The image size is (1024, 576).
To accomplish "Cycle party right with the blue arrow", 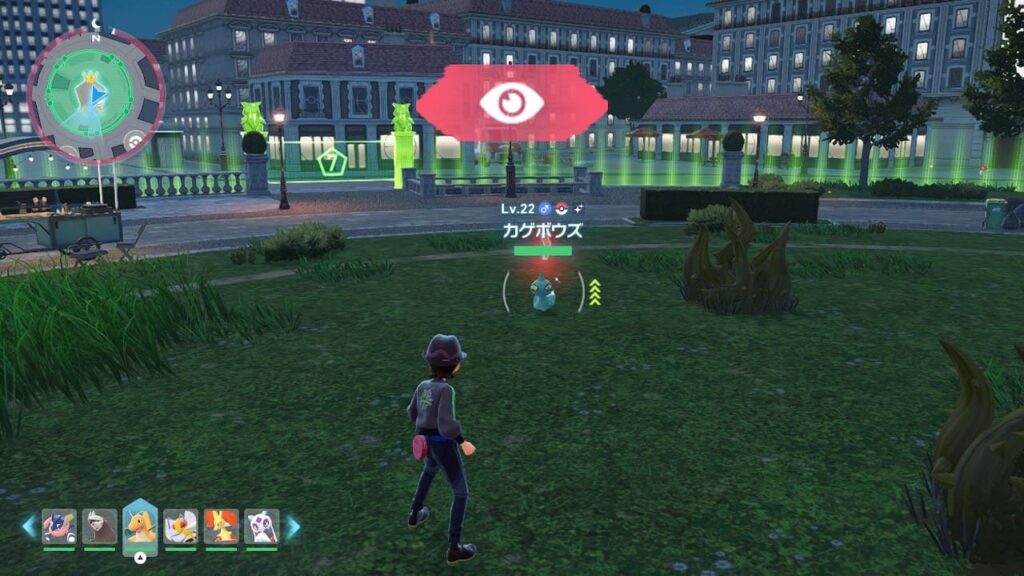I will [x=293, y=526].
